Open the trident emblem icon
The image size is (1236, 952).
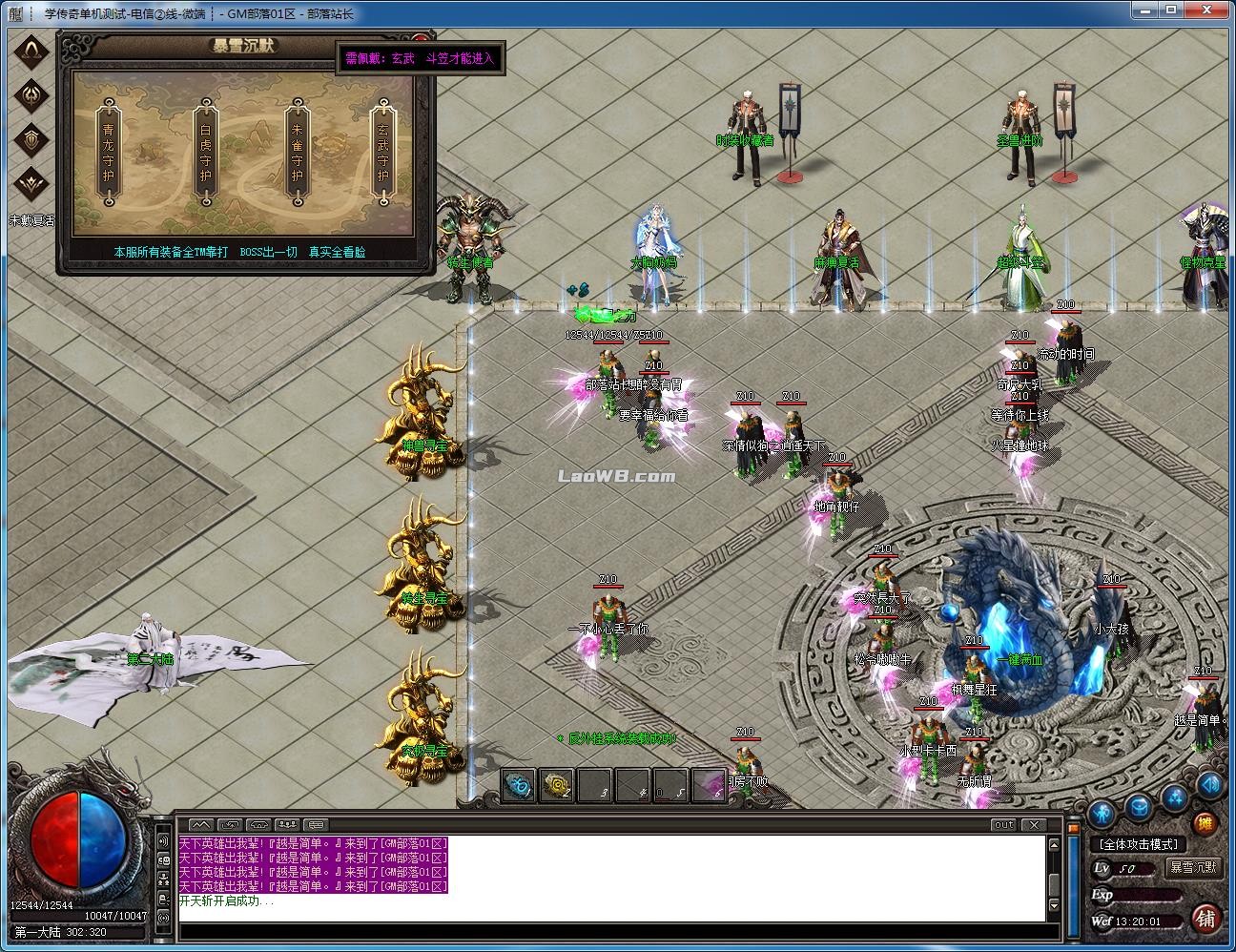[x=32, y=94]
